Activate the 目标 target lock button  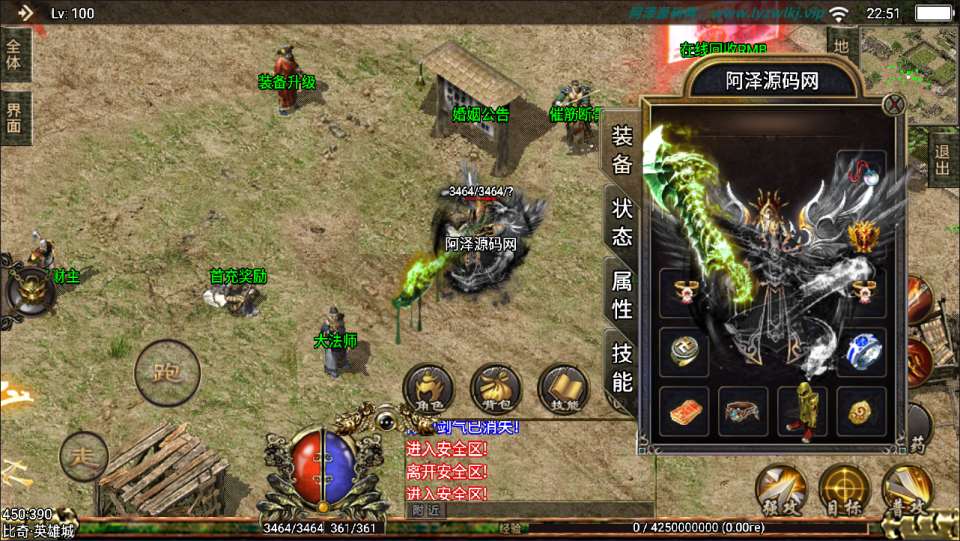pyautogui.click(x=843, y=491)
